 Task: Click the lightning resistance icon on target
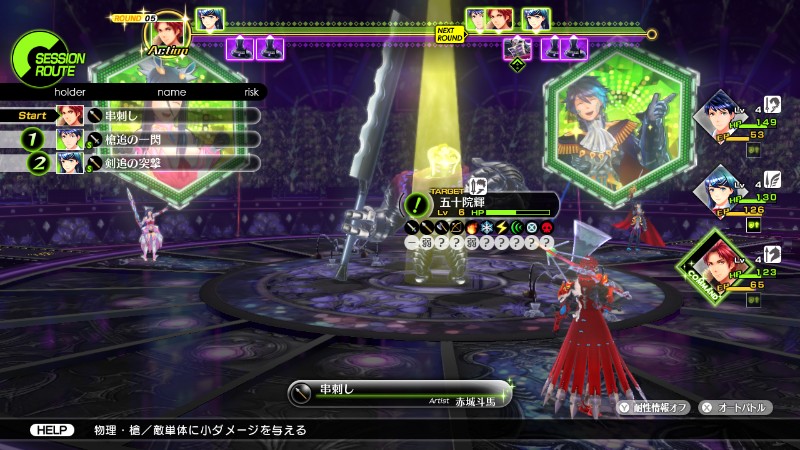(x=501, y=227)
